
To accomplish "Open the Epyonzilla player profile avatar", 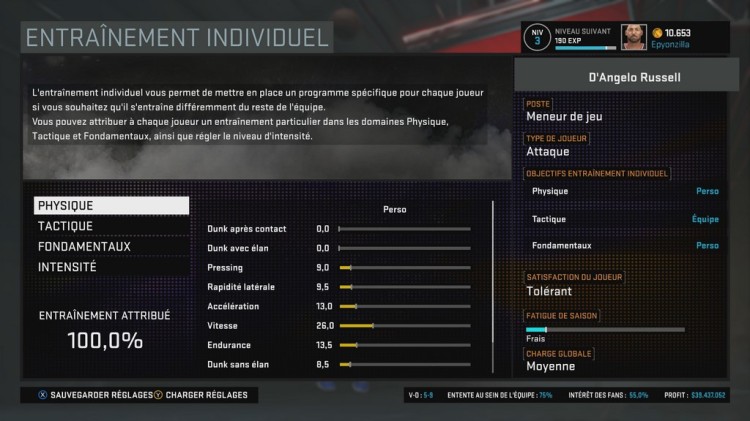I will click(x=634, y=38).
